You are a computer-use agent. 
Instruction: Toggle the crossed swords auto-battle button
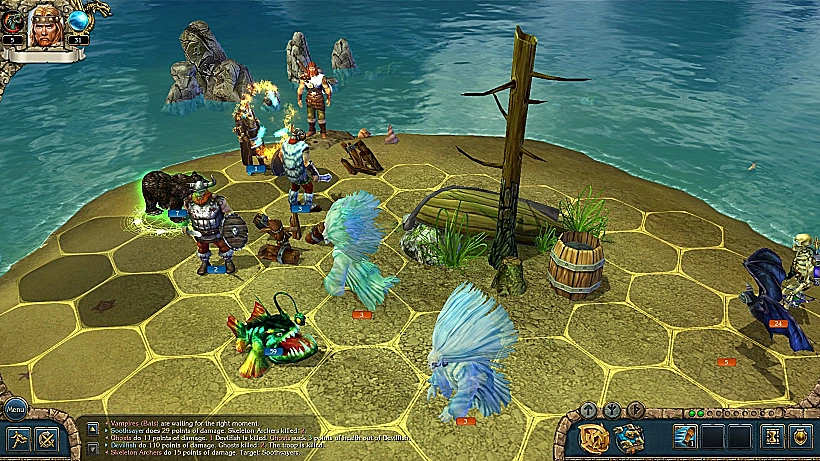[x=47, y=438]
